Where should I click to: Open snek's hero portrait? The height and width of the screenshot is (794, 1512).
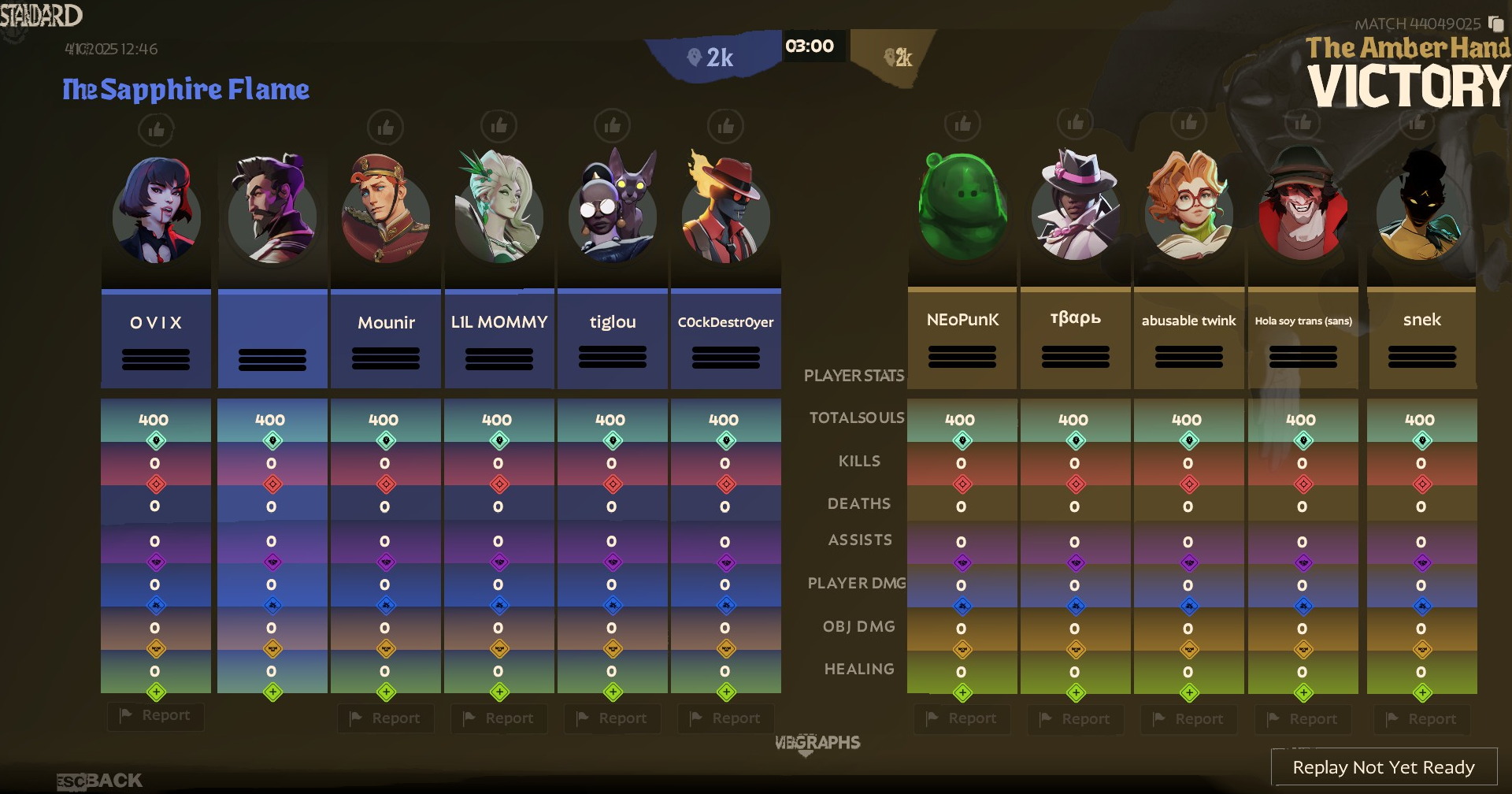[1421, 213]
